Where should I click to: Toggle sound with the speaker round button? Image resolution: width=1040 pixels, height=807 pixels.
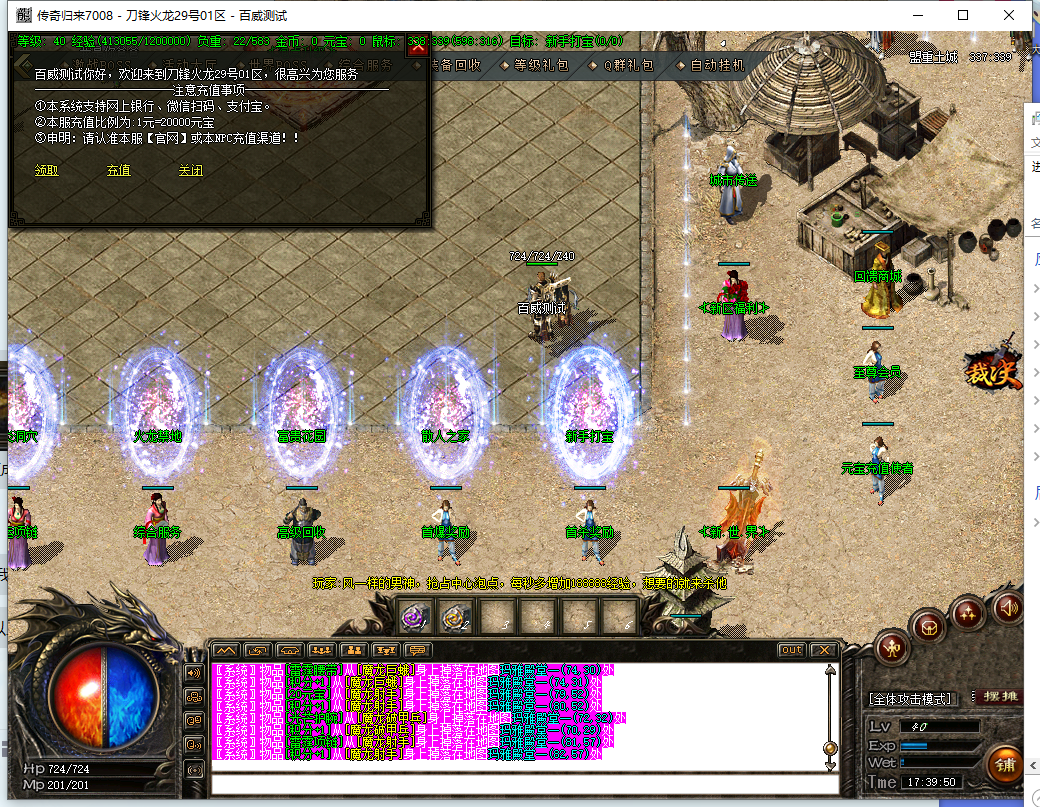[x=1008, y=606]
